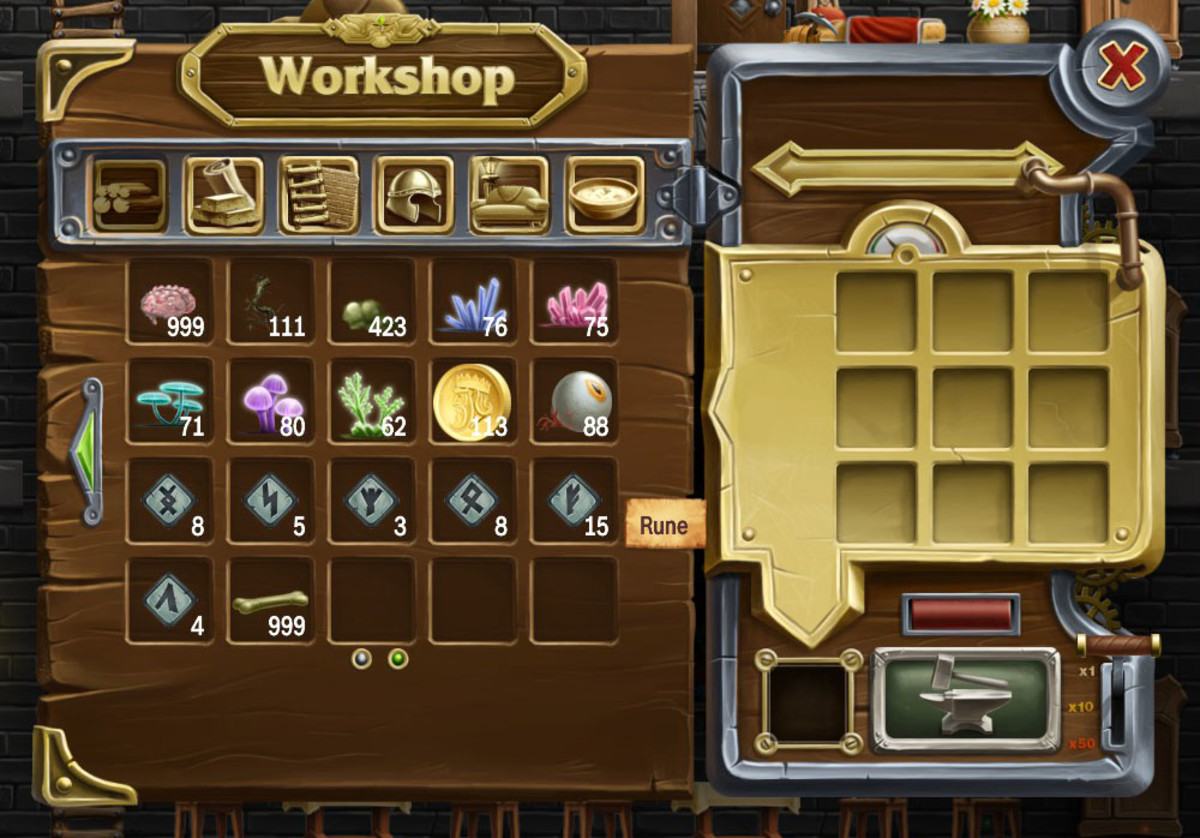Select the purple mushroom item slot
Viewport: 1200px width, 838px height.
pyautogui.click(x=272, y=402)
